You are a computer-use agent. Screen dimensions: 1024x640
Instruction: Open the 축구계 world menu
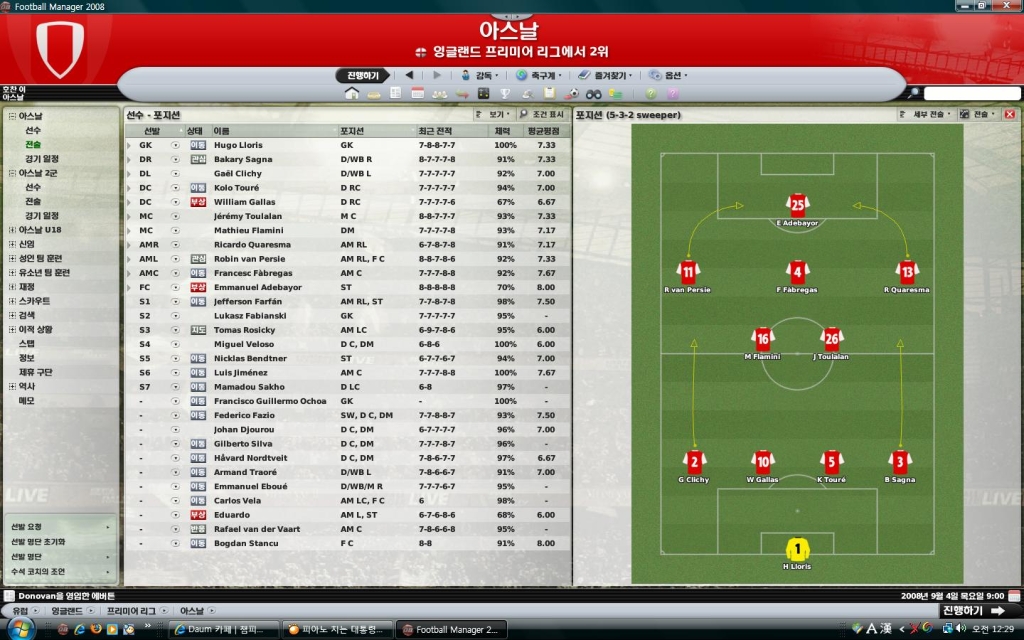click(x=542, y=75)
